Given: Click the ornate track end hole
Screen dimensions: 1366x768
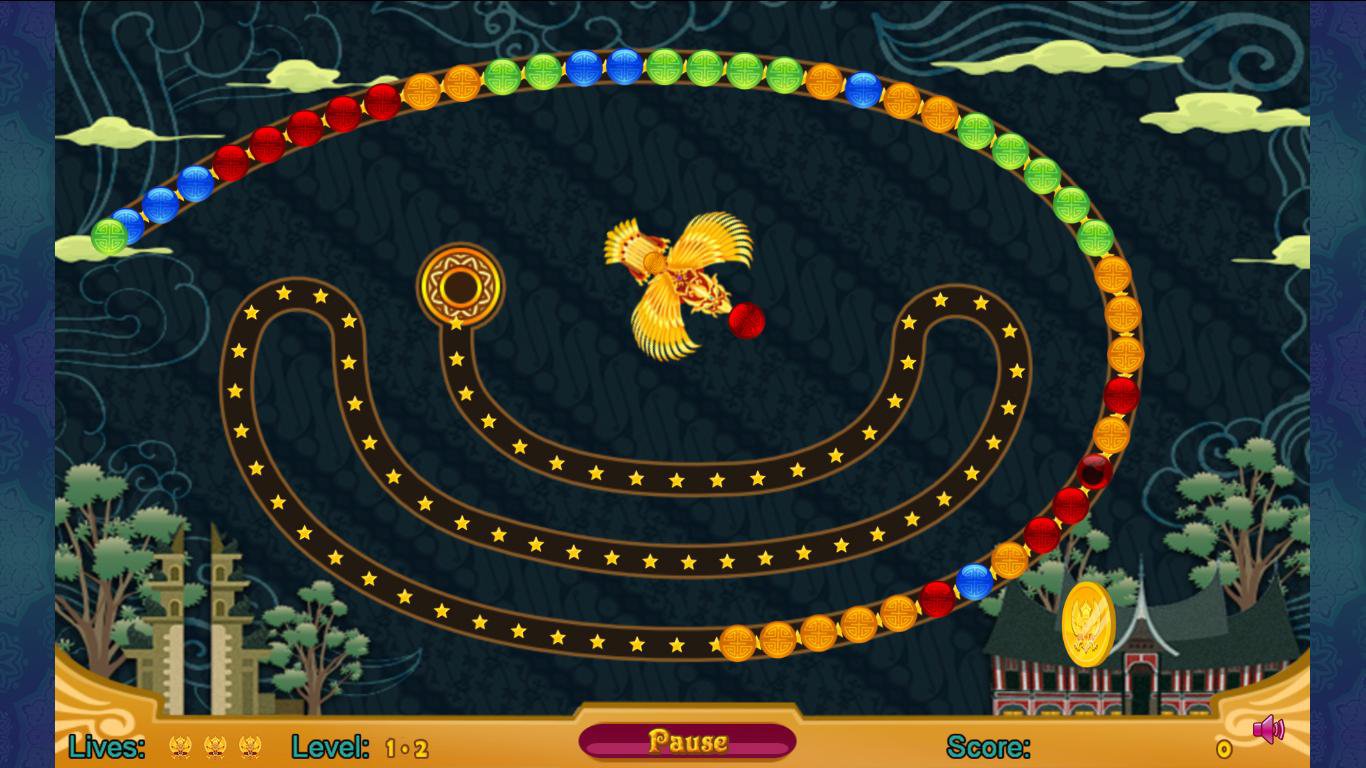Looking at the screenshot, I should 460,284.
